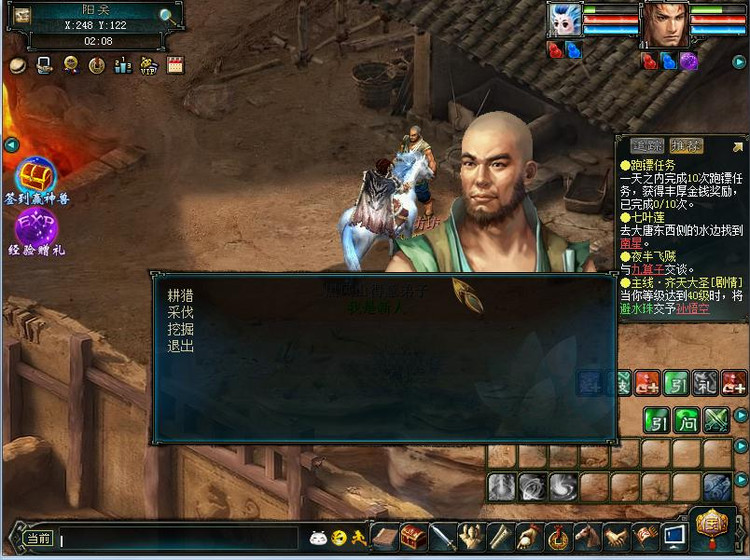
Task: Switch to the 推荐 quest tab
Action: tap(686, 146)
